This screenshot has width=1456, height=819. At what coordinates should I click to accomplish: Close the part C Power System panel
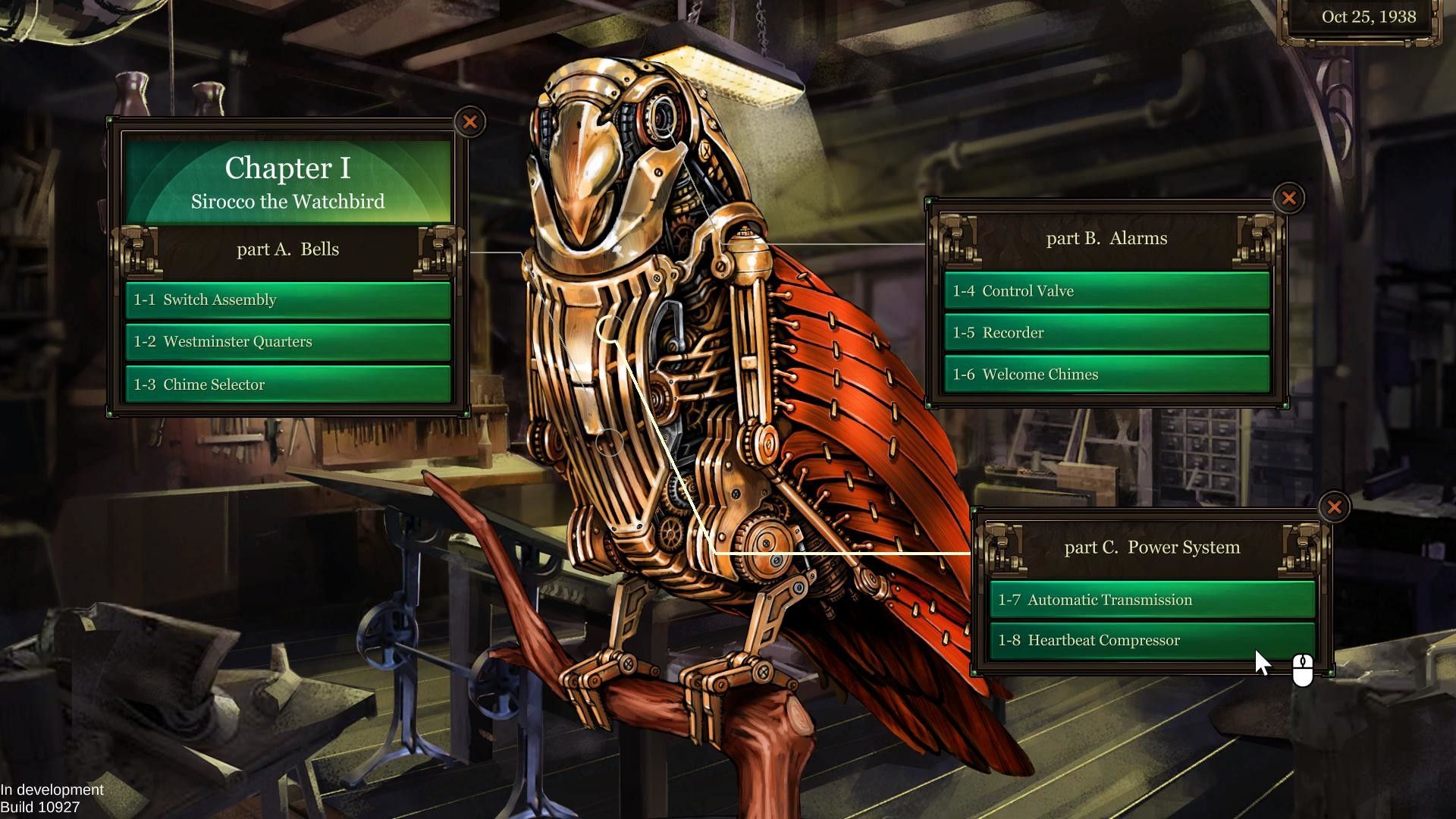point(1334,507)
